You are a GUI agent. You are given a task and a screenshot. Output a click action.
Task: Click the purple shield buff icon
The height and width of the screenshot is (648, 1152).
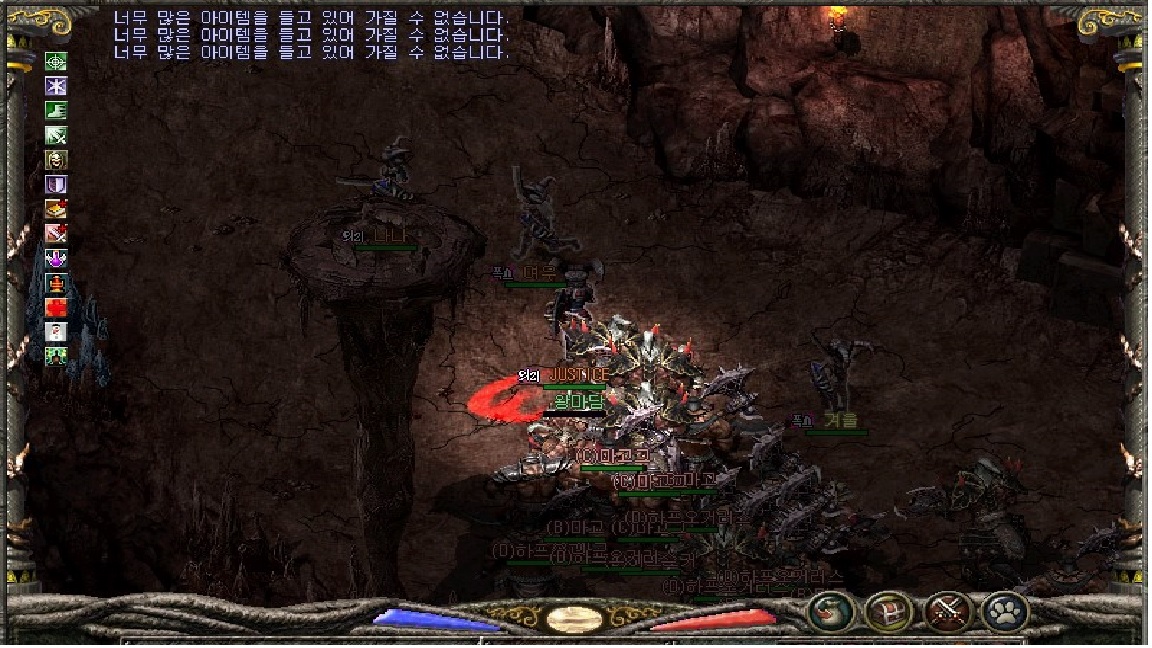point(56,185)
